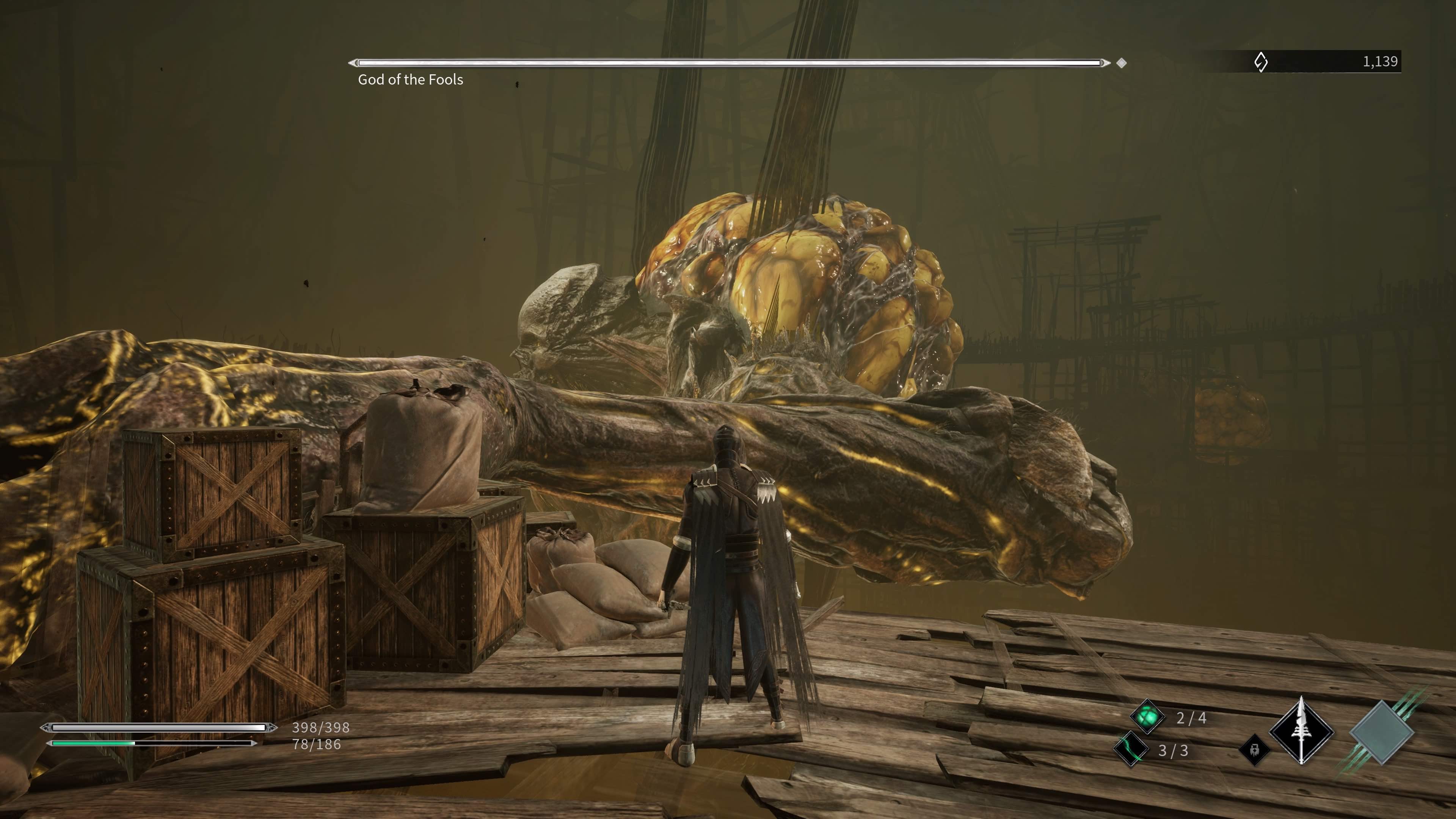Image resolution: width=1456 pixels, height=819 pixels.
Task: Activate the spear plague weapon slot
Action: click(1302, 732)
